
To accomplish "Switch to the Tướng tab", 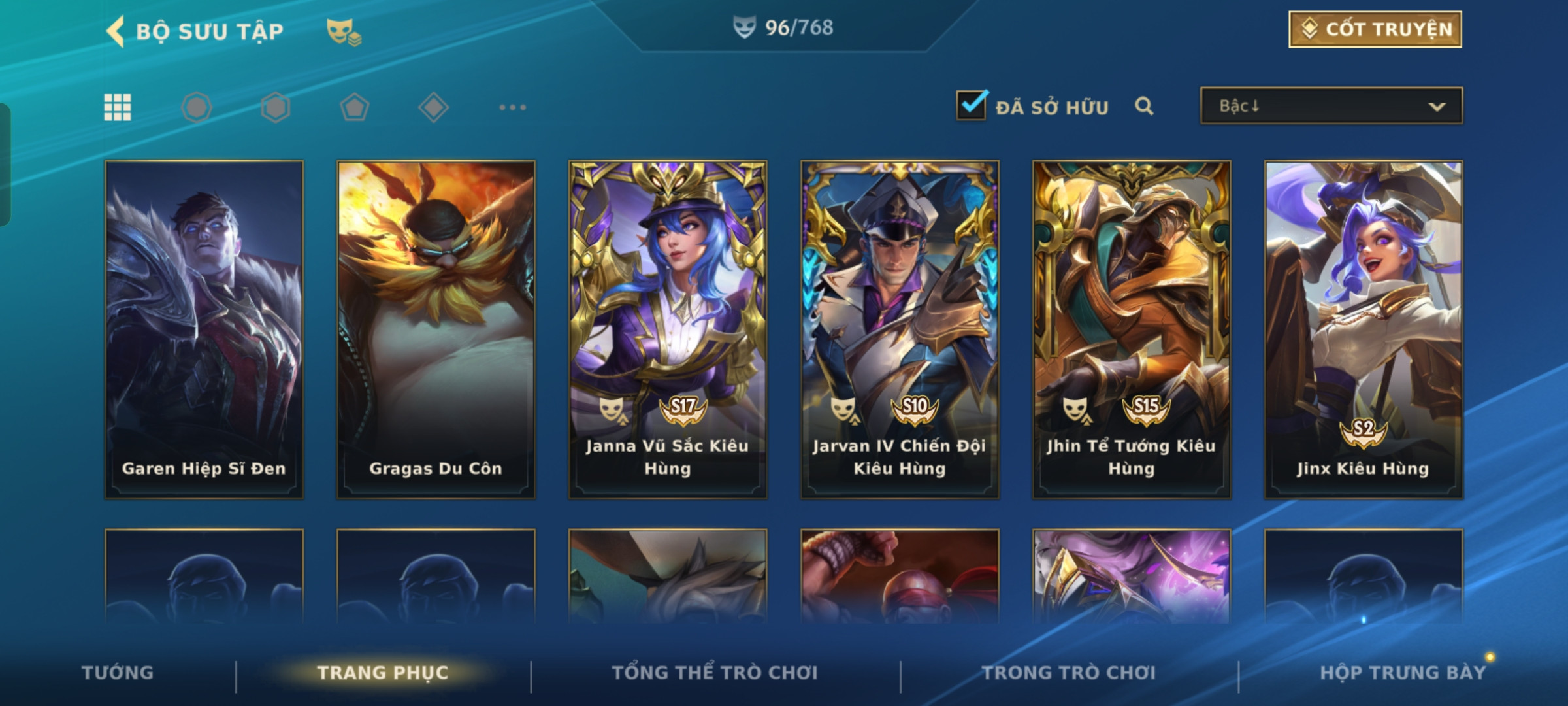I will [x=118, y=673].
